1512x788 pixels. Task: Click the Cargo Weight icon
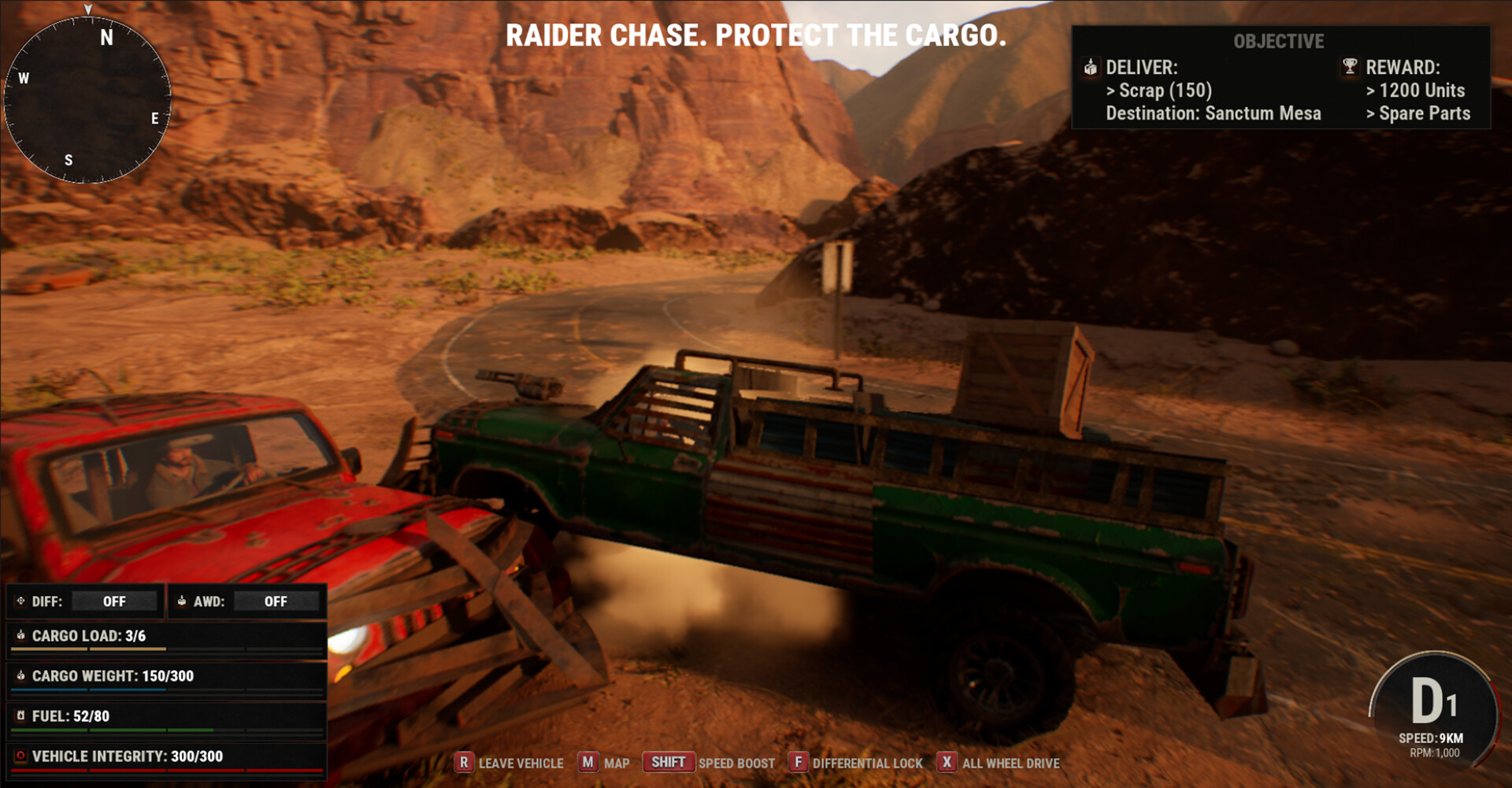(x=20, y=675)
